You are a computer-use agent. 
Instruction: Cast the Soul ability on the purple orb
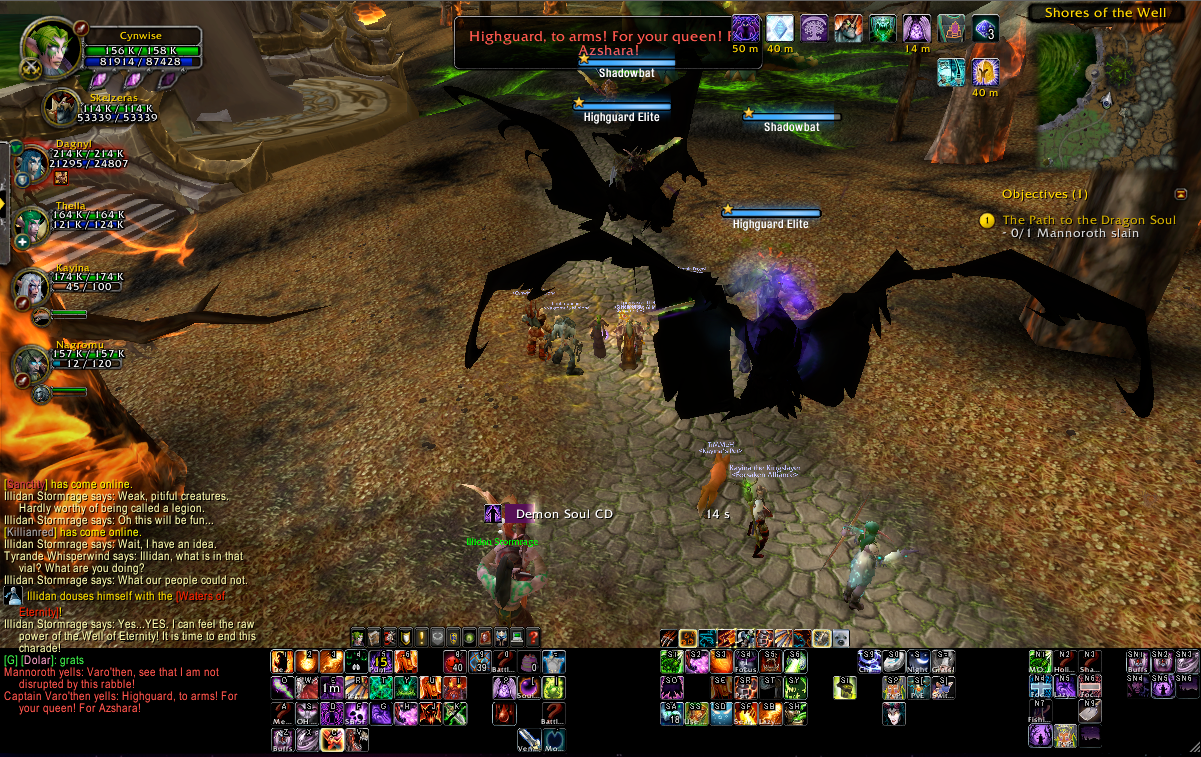pyautogui.click(x=530, y=688)
